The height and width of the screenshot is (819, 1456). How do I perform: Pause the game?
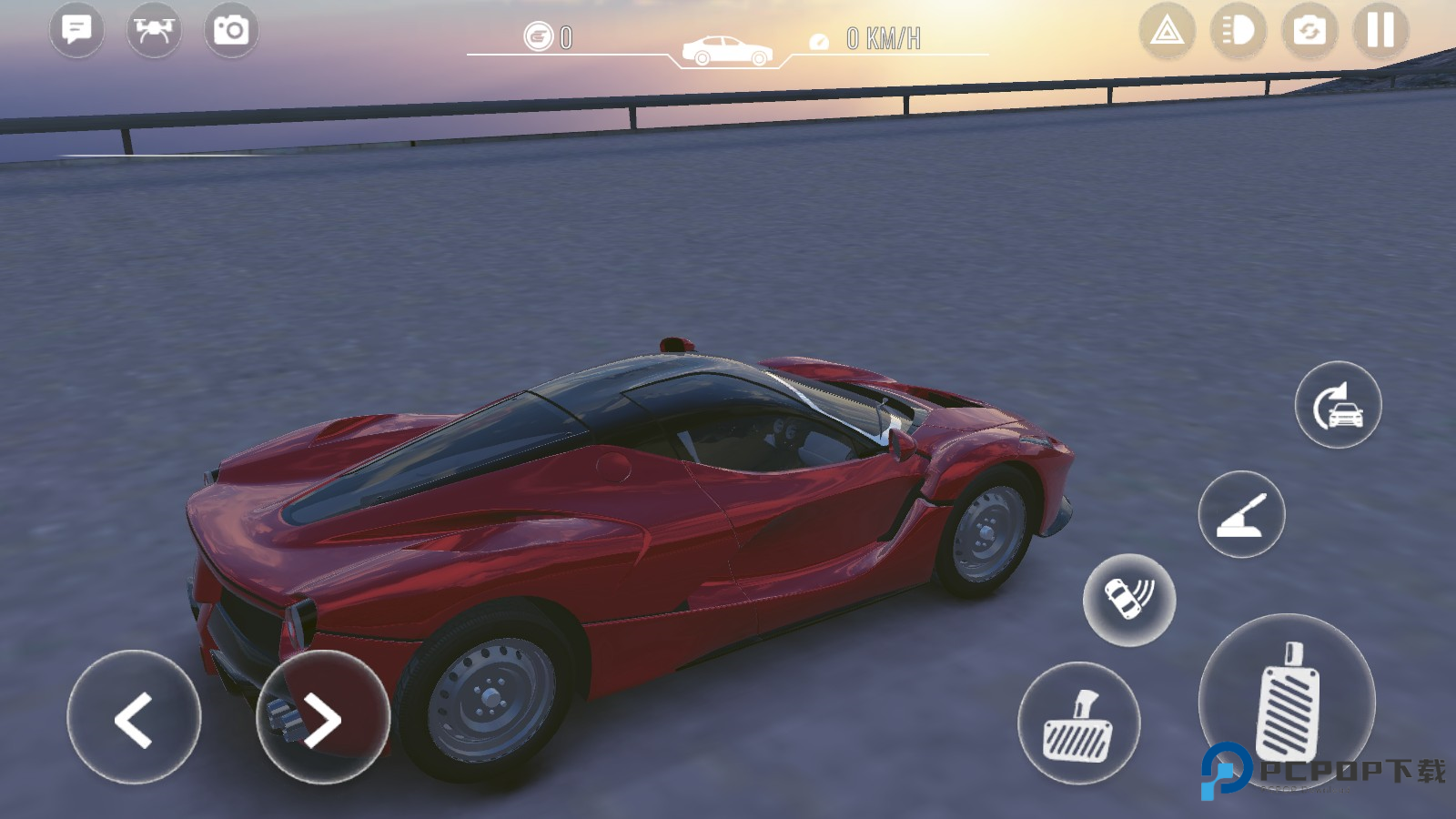click(1380, 31)
